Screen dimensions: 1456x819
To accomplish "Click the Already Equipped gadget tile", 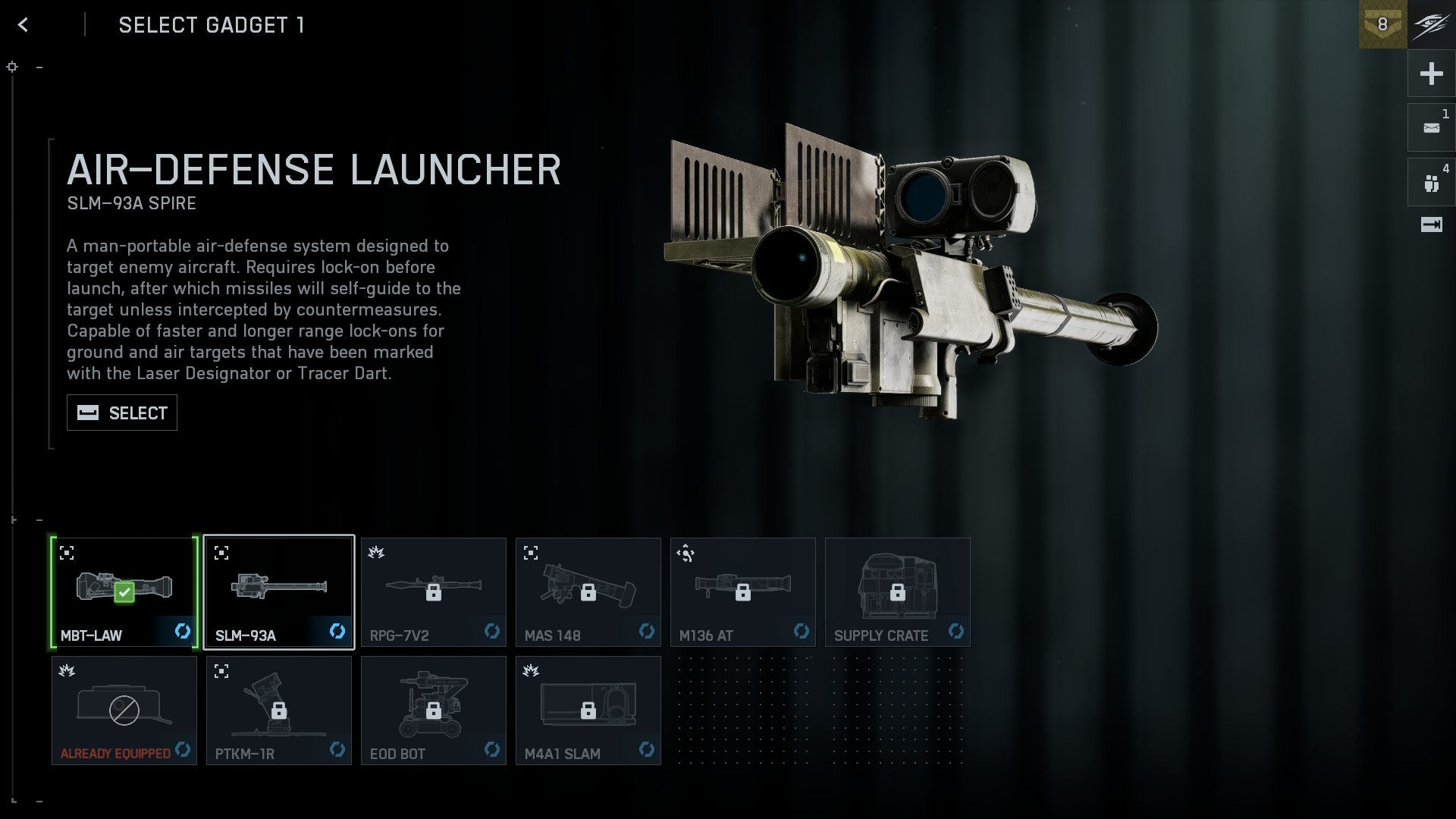I will point(124,711).
